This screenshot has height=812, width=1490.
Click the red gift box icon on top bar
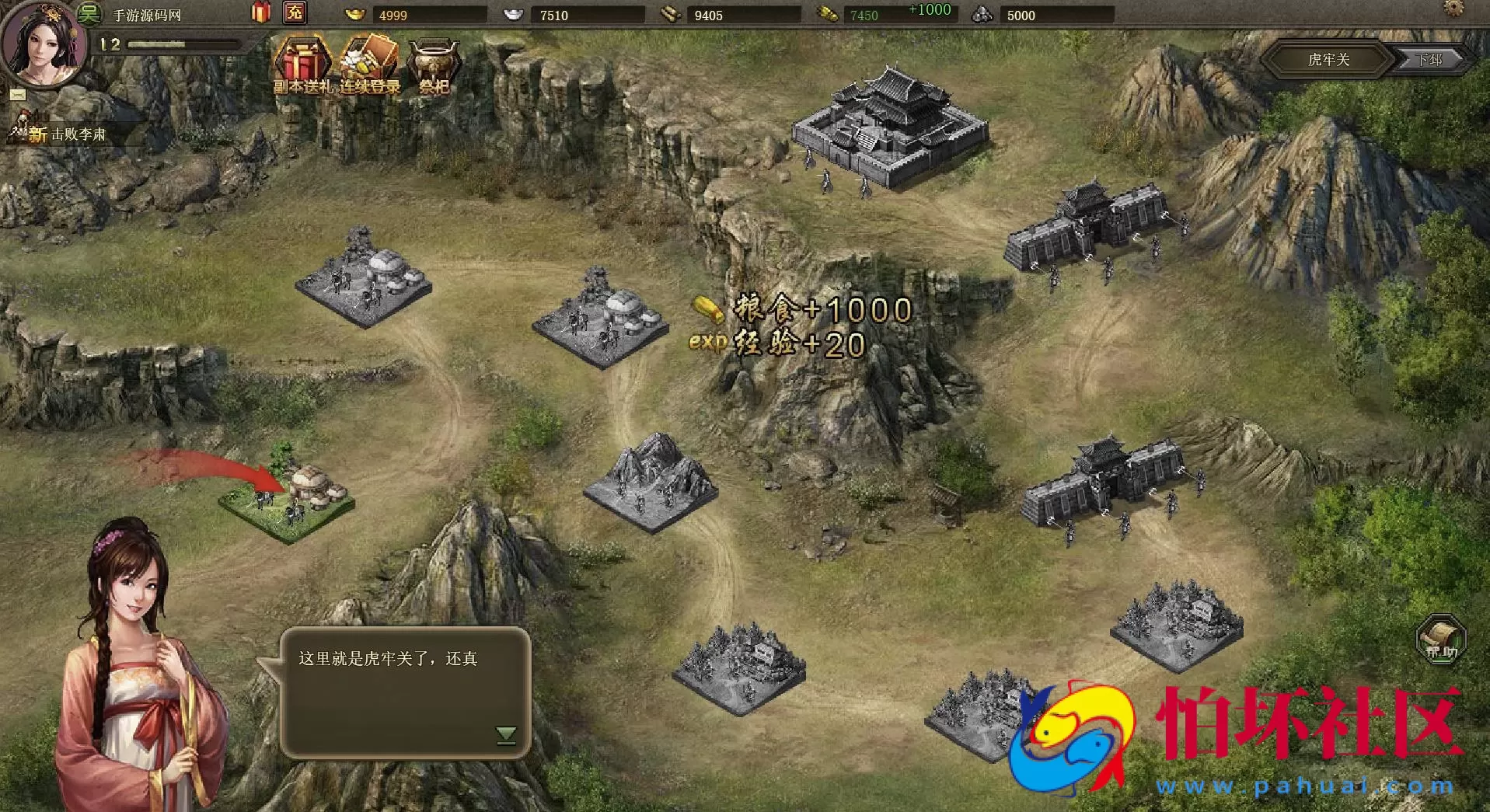click(260, 12)
